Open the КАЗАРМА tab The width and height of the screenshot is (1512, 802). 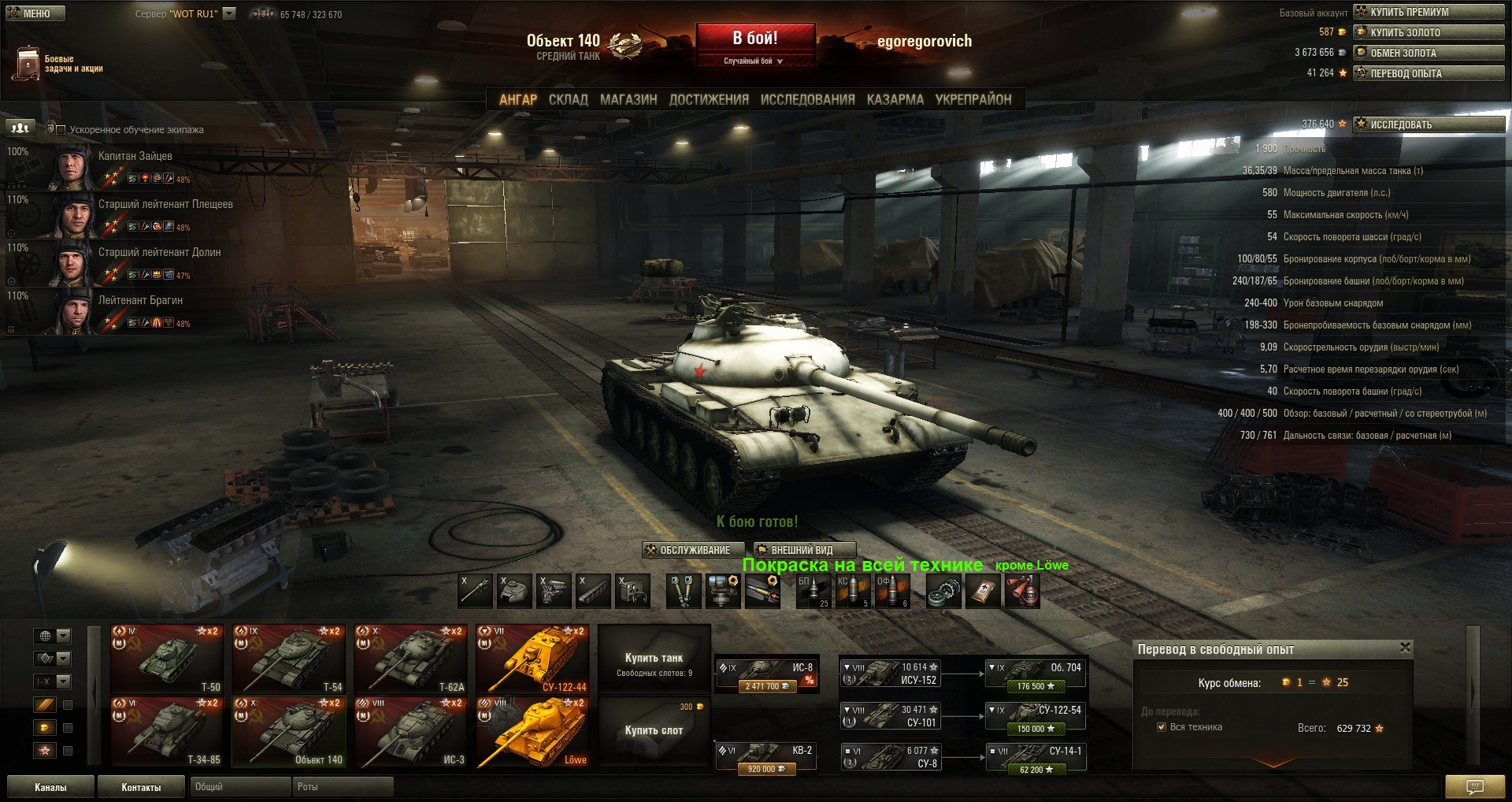895,100
